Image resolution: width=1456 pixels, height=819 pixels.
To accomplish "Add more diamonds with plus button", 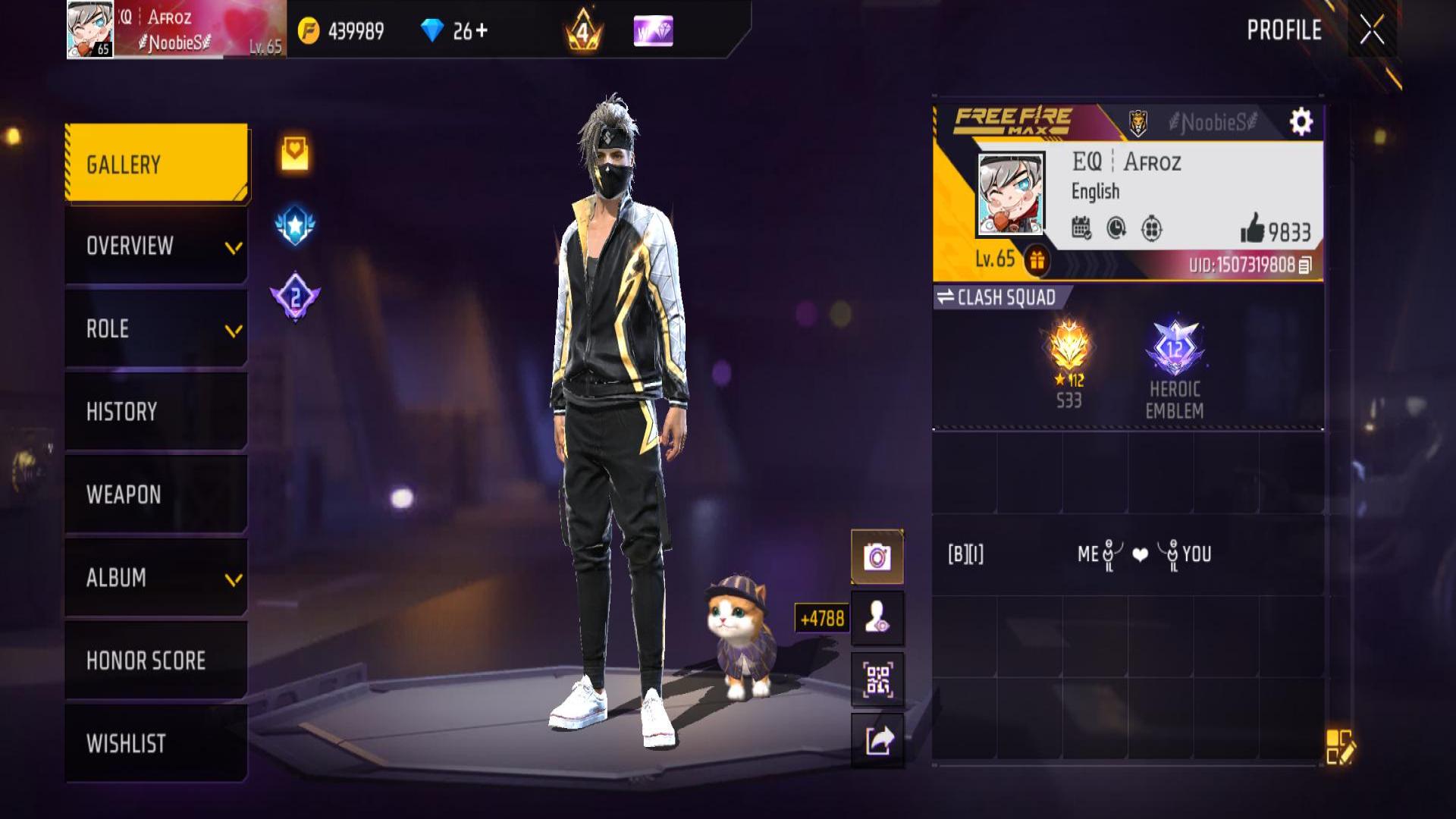I will 482,31.
